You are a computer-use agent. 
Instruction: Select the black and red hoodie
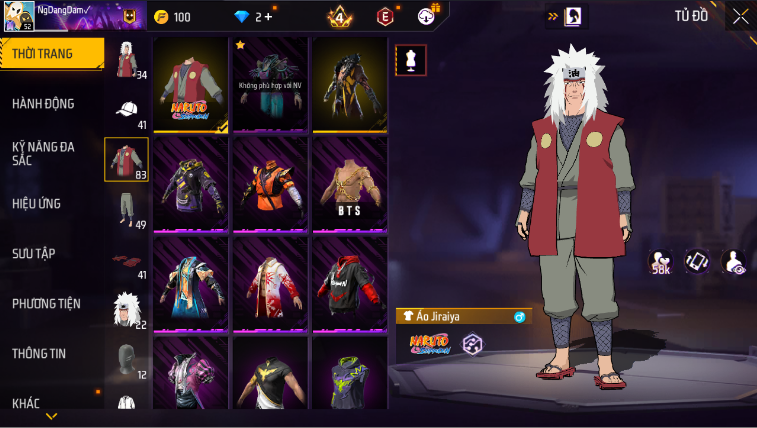click(x=350, y=285)
